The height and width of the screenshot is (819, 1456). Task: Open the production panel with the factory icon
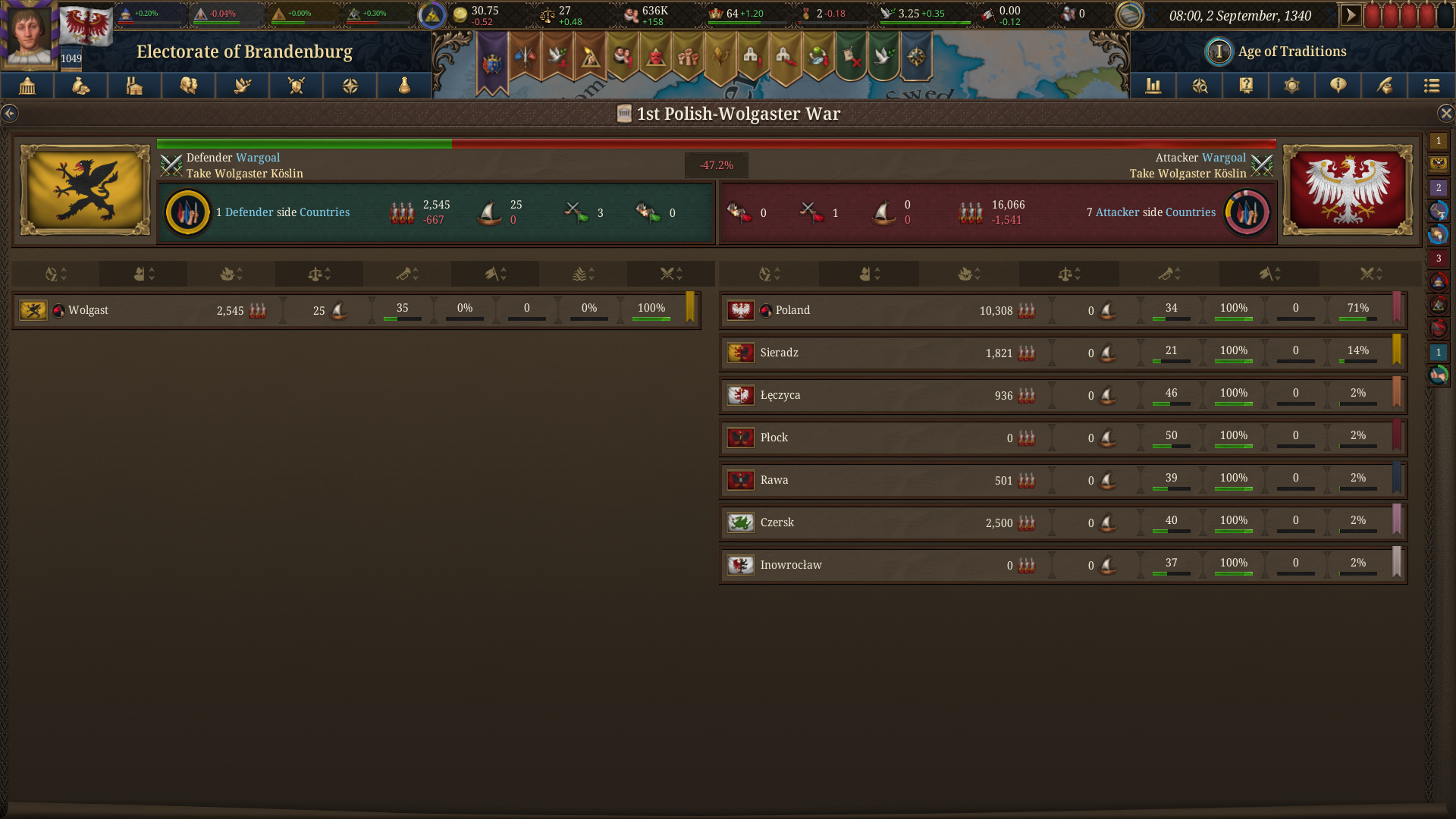coord(134,86)
